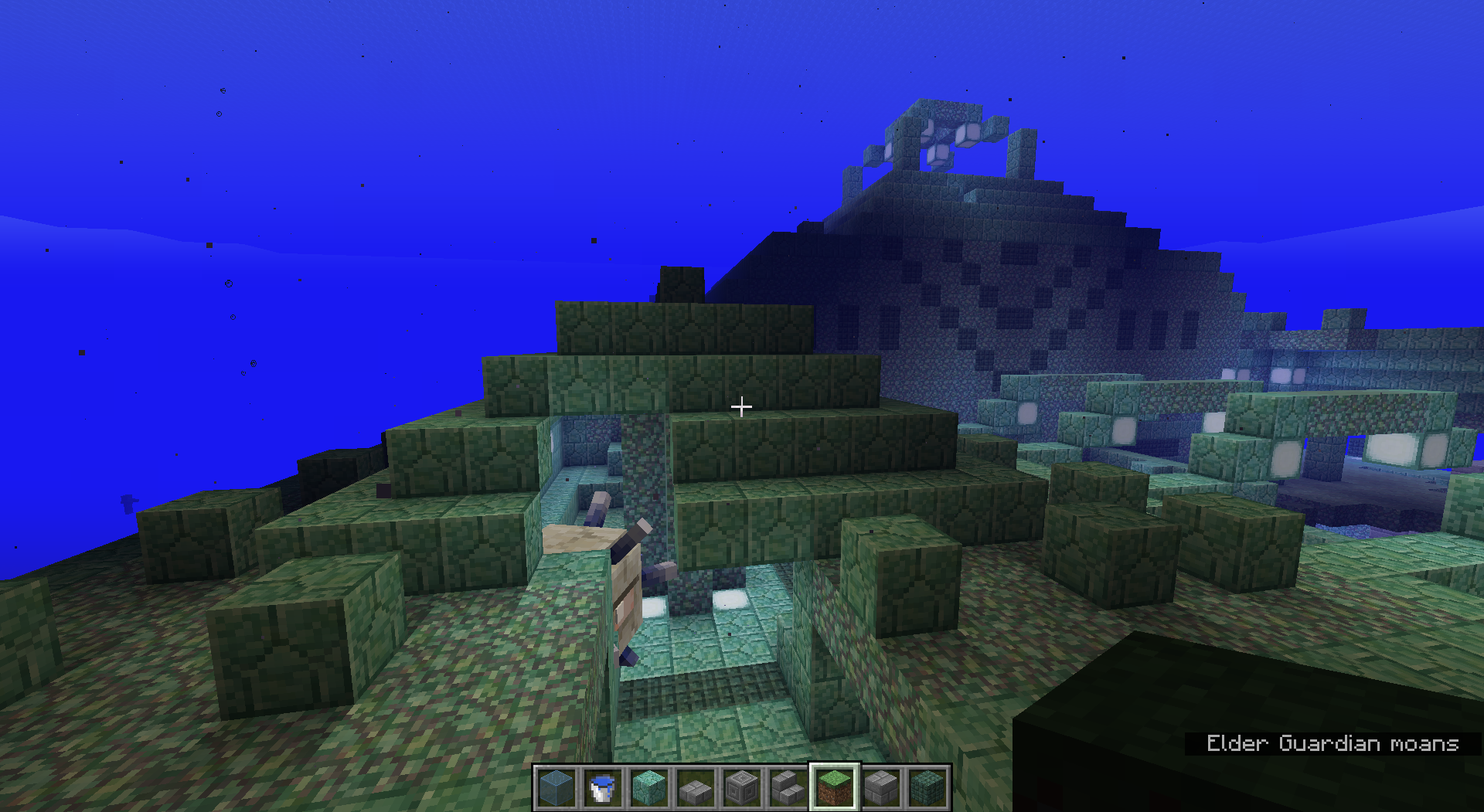Select the glass block hotbar slot

pyautogui.click(x=556, y=787)
